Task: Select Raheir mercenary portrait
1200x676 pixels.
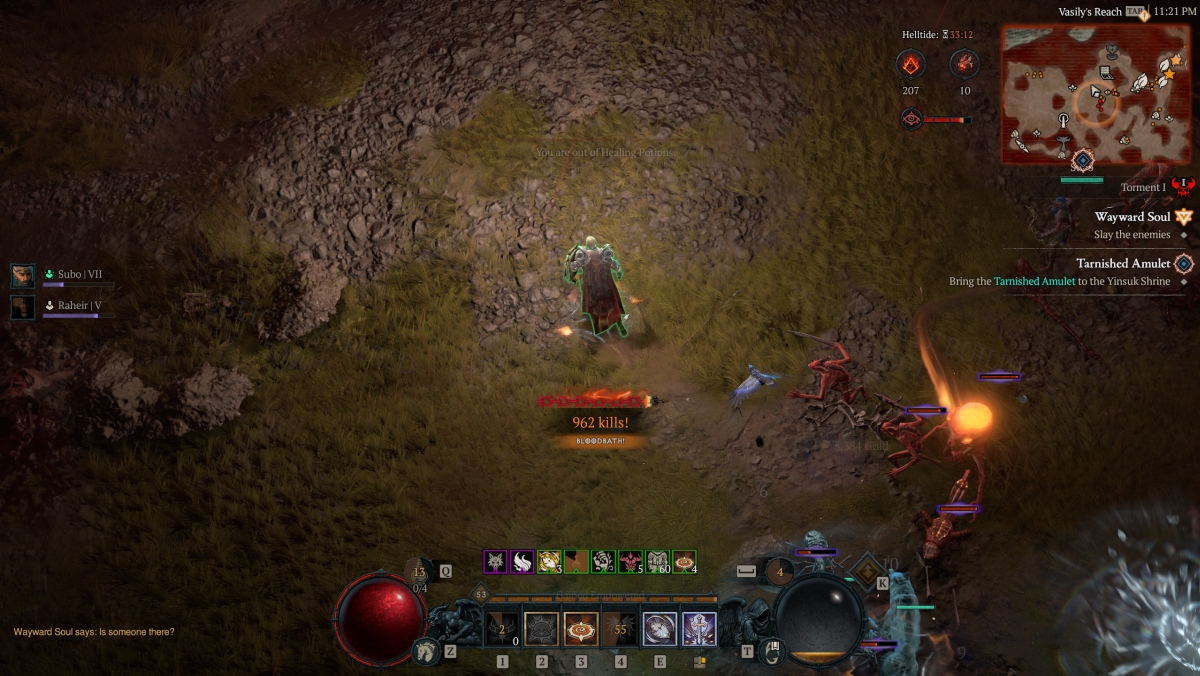Action: coord(22,306)
